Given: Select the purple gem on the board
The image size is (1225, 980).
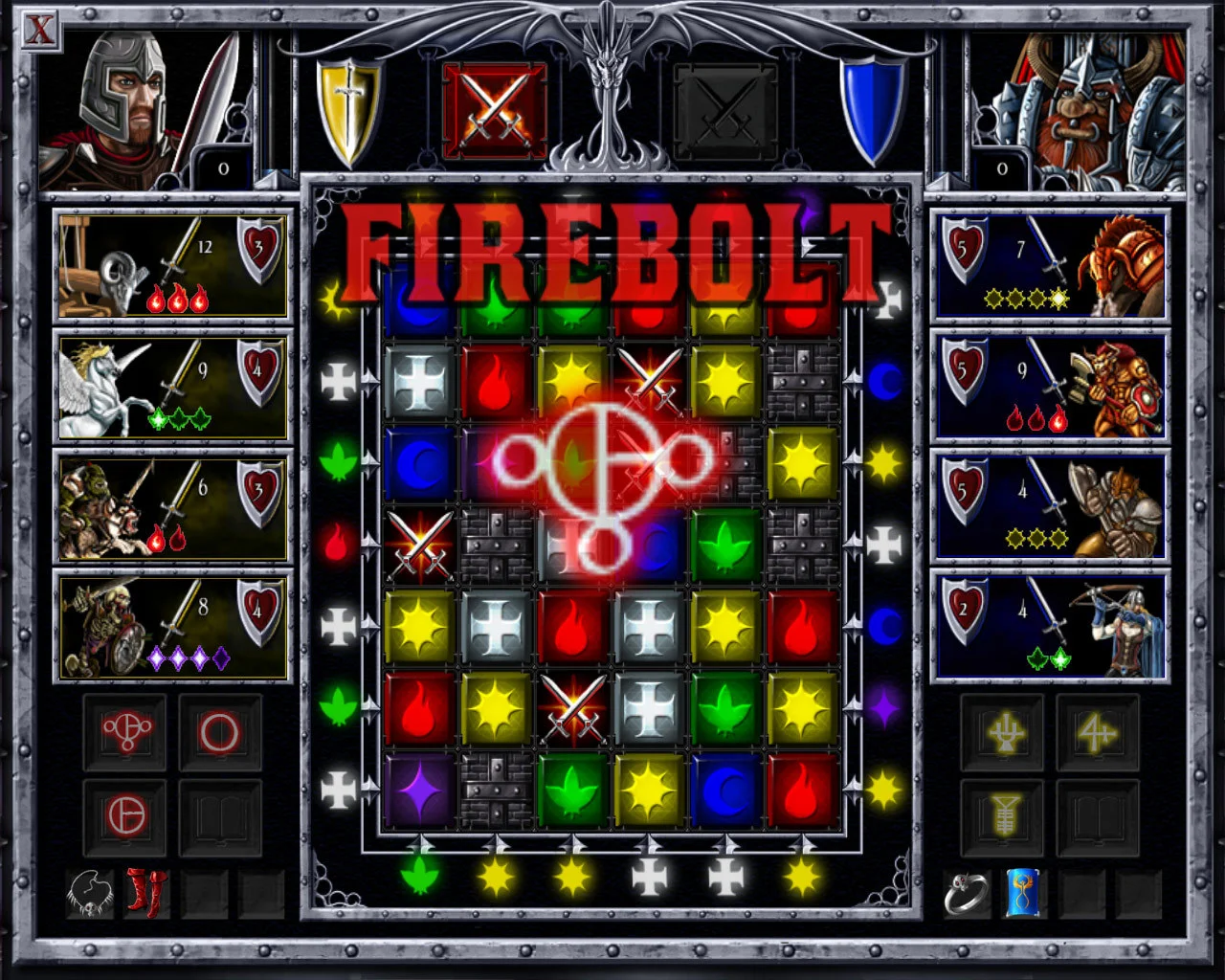Looking at the screenshot, I should tap(418, 790).
